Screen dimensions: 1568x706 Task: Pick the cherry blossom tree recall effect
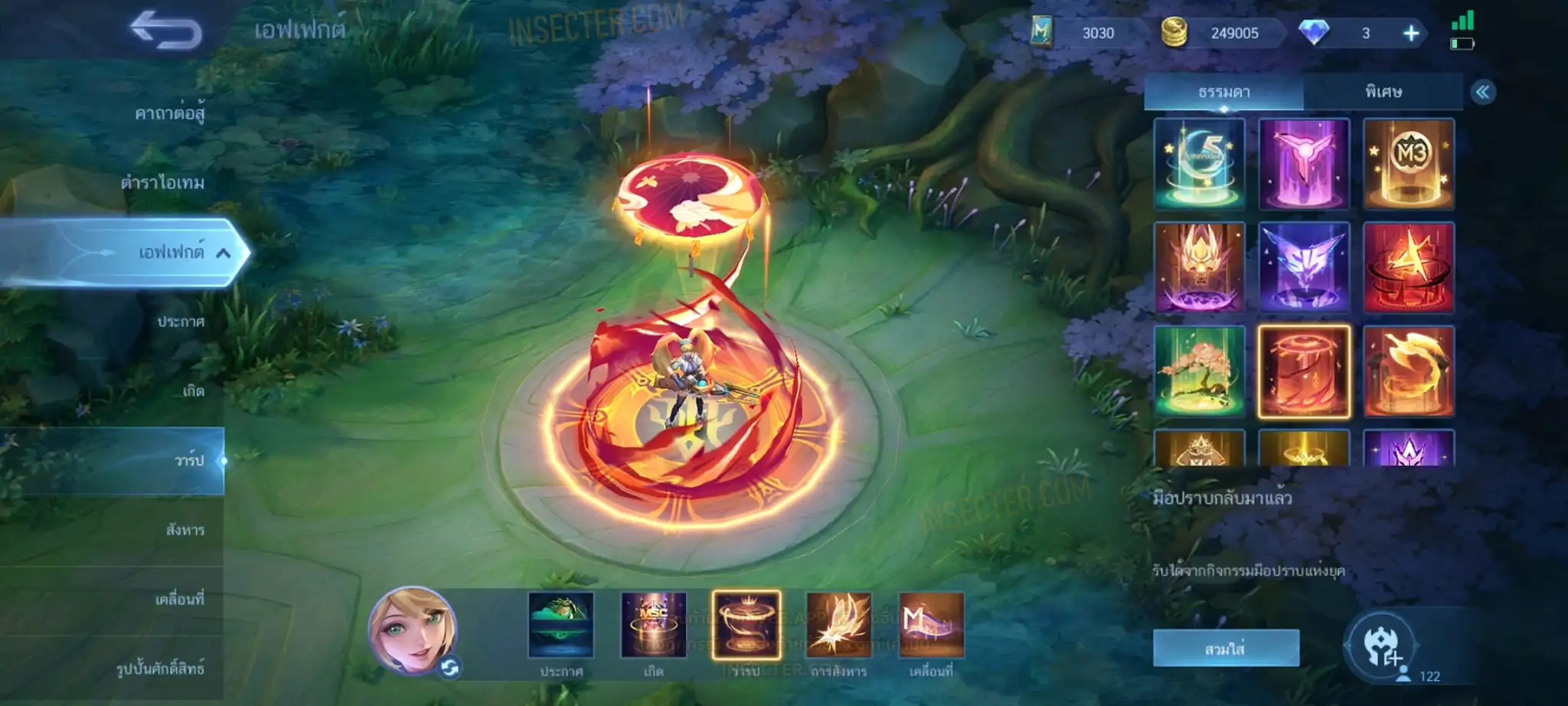coord(1199,371)
